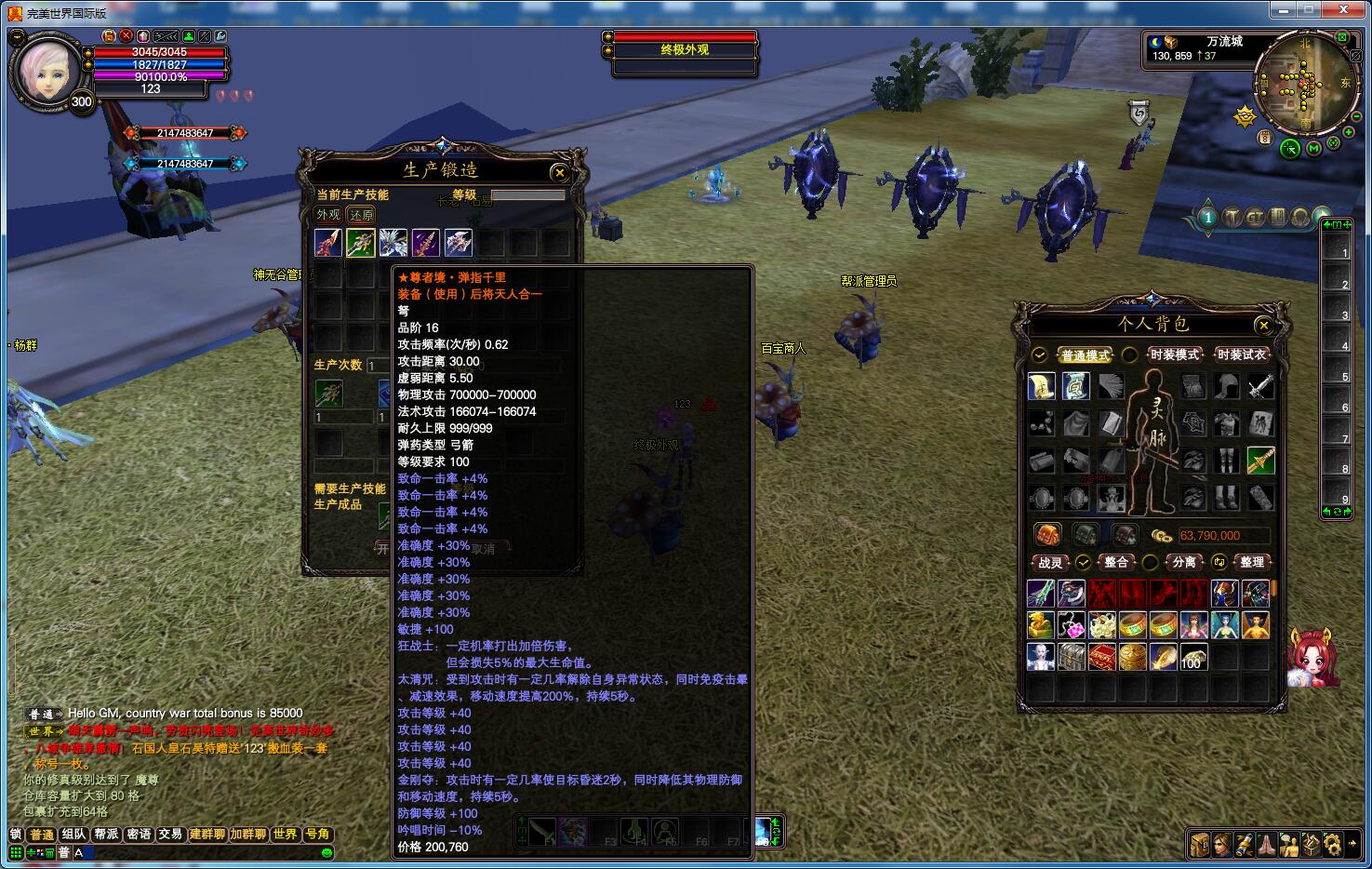Switch to 时装模式 fashion mode

tap(1174, 354)
